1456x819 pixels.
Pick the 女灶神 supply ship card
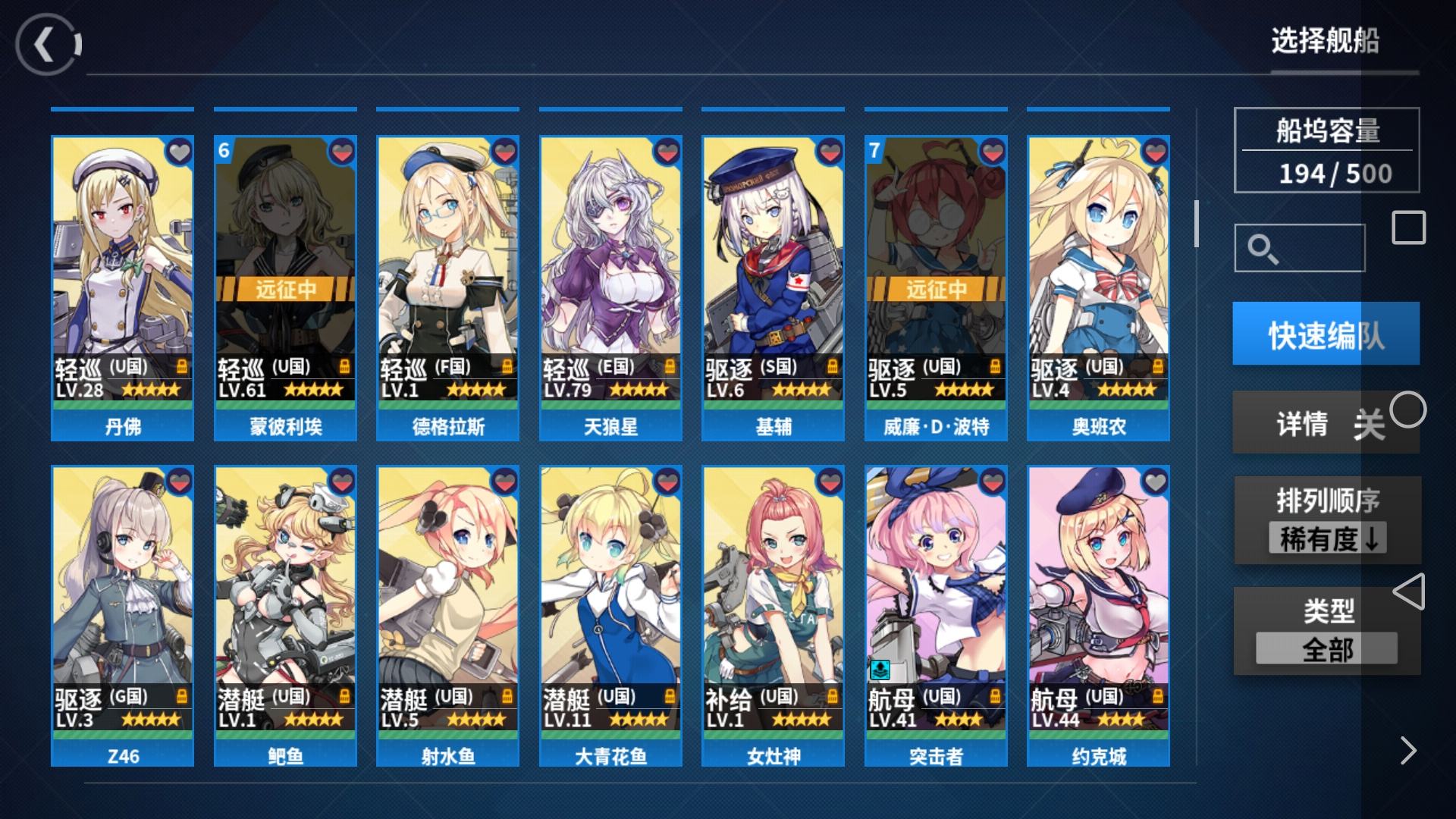click(773, 616)
